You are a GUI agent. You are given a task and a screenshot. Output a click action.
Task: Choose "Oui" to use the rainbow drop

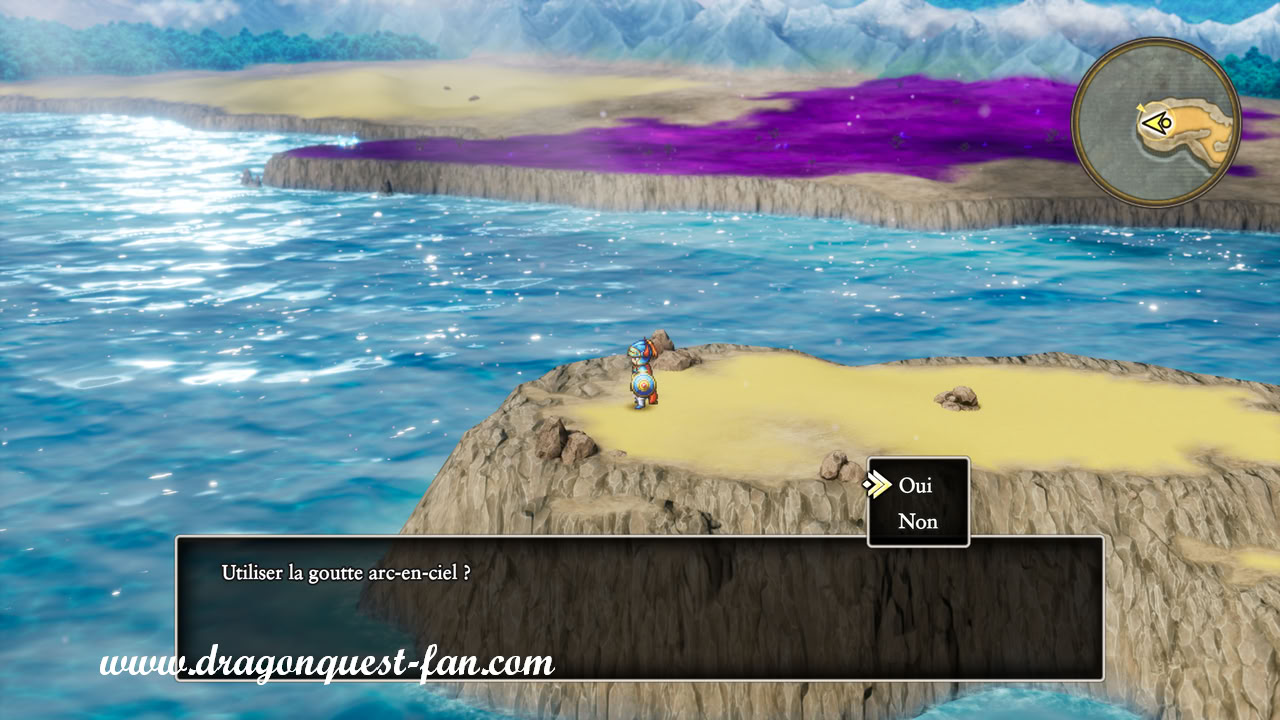click(x=915, y=485)
